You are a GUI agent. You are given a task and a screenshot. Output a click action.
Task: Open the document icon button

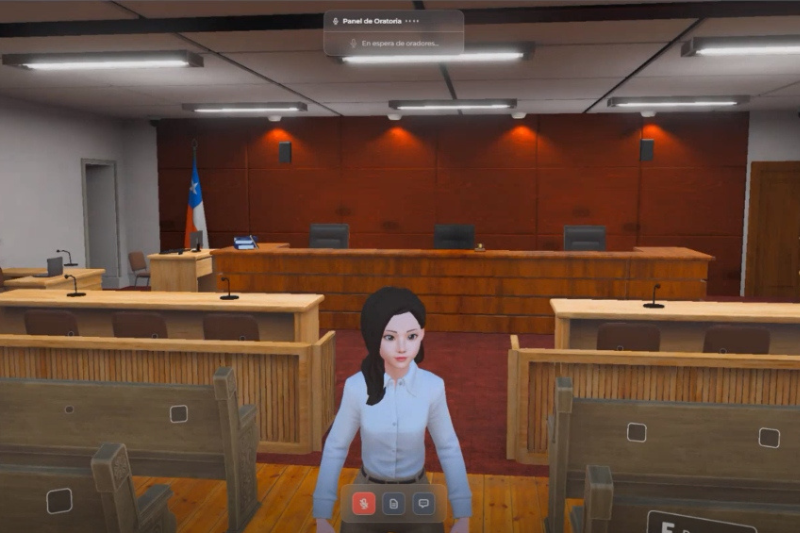393,503
